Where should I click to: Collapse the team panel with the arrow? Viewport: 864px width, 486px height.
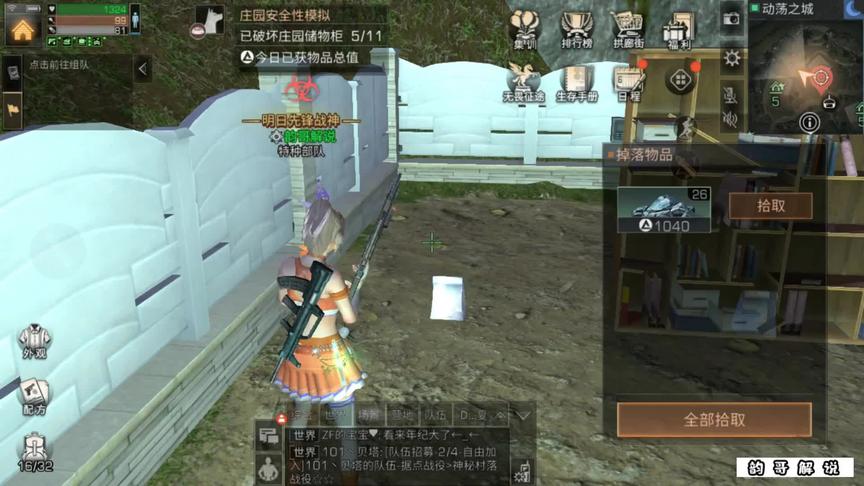(142, 68)
